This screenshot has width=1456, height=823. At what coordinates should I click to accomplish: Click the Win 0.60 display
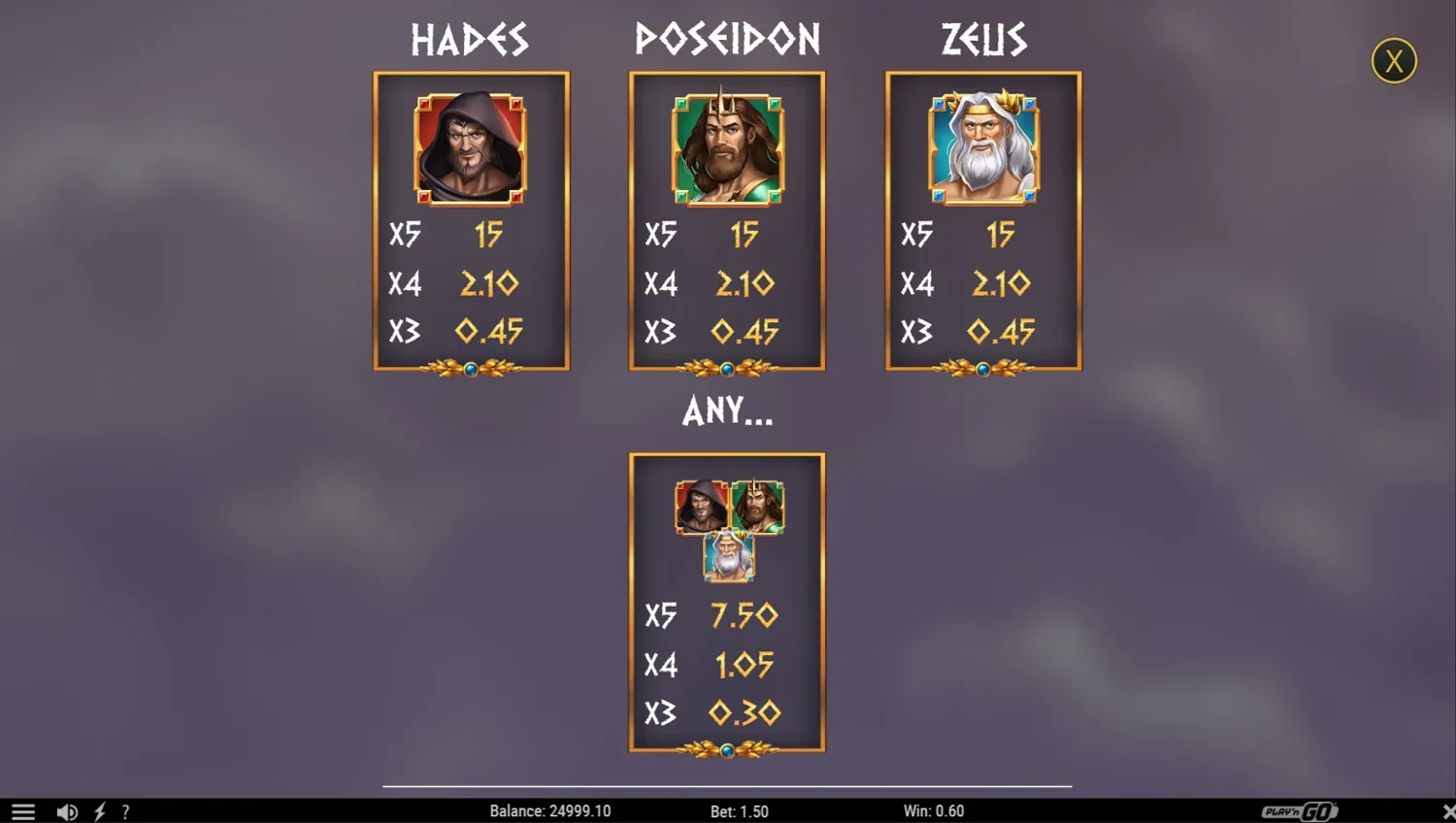point(934,811)
